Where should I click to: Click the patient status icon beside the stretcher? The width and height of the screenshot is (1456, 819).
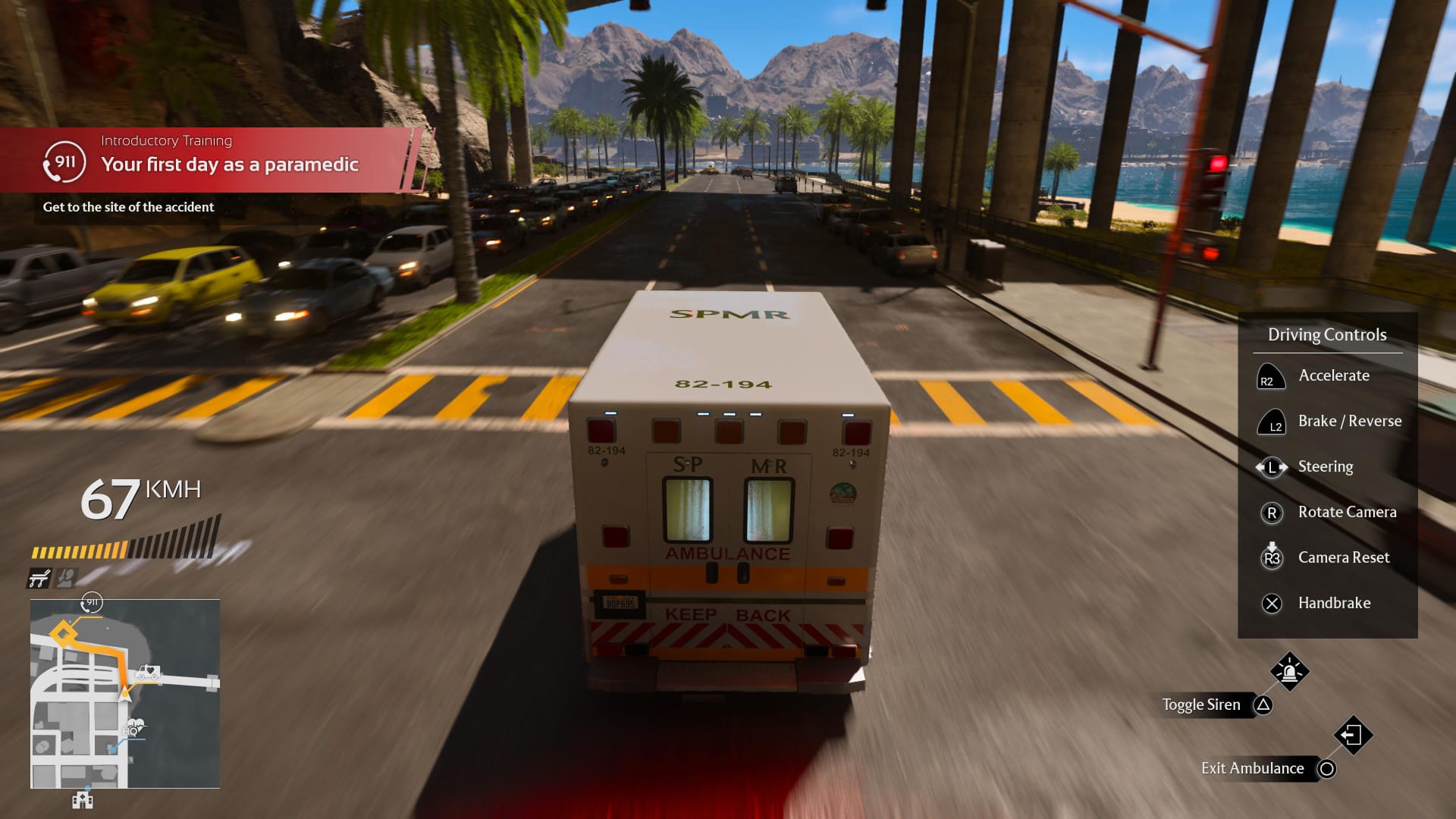click(x=66, y=579)
